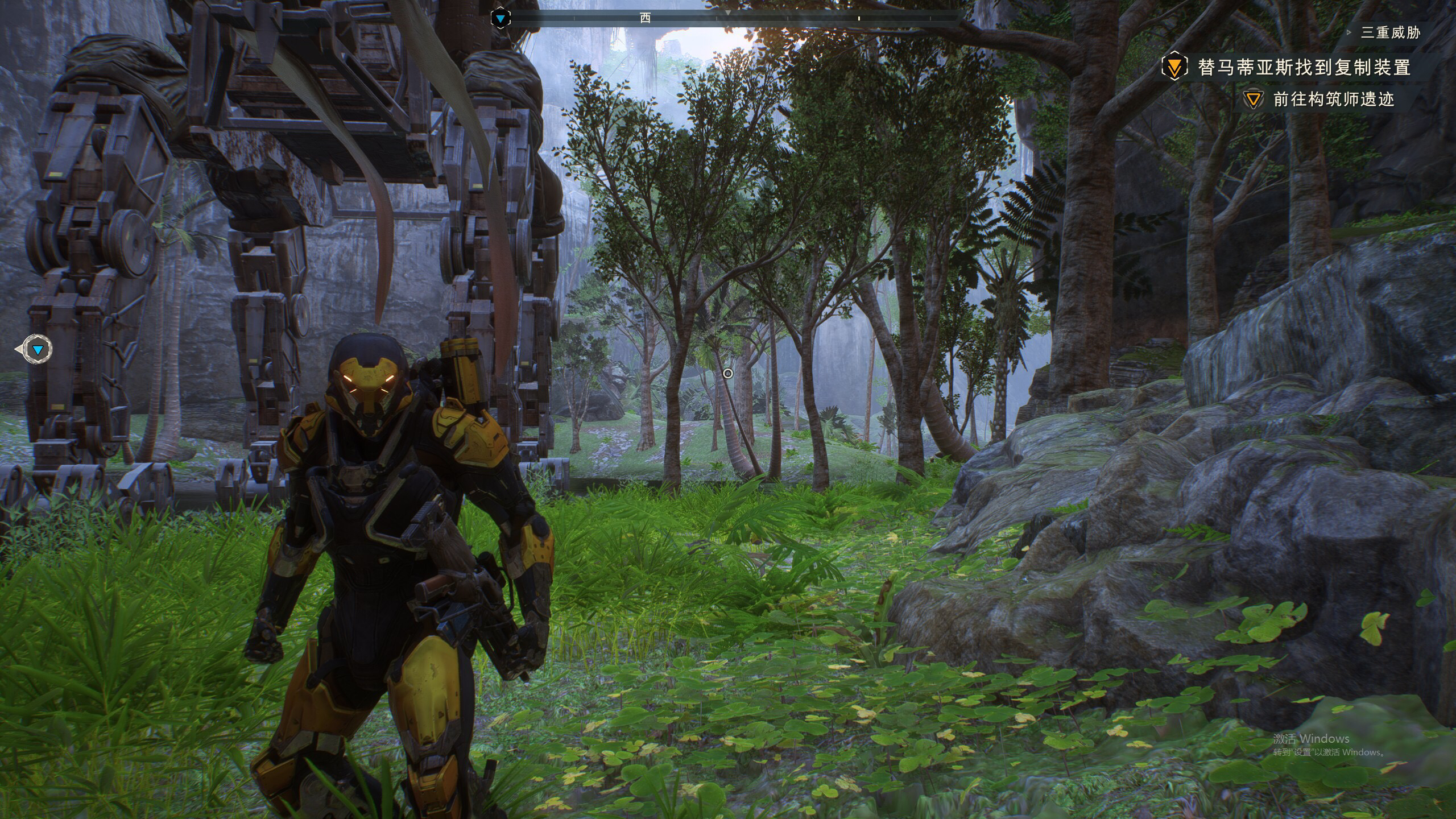Click the 西 direction label on compass
This screenshot has height=819, width=1456.
(645, 18)
